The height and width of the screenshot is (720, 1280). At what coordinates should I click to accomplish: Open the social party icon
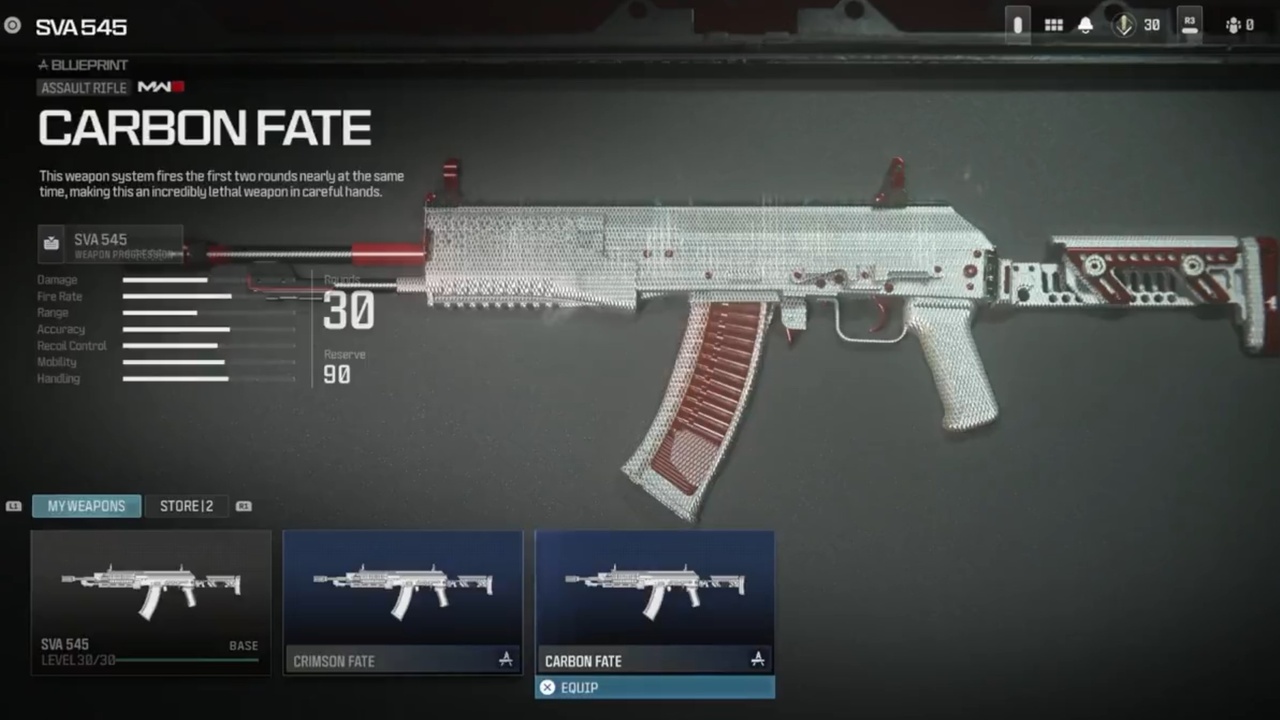coord(1239,25)
